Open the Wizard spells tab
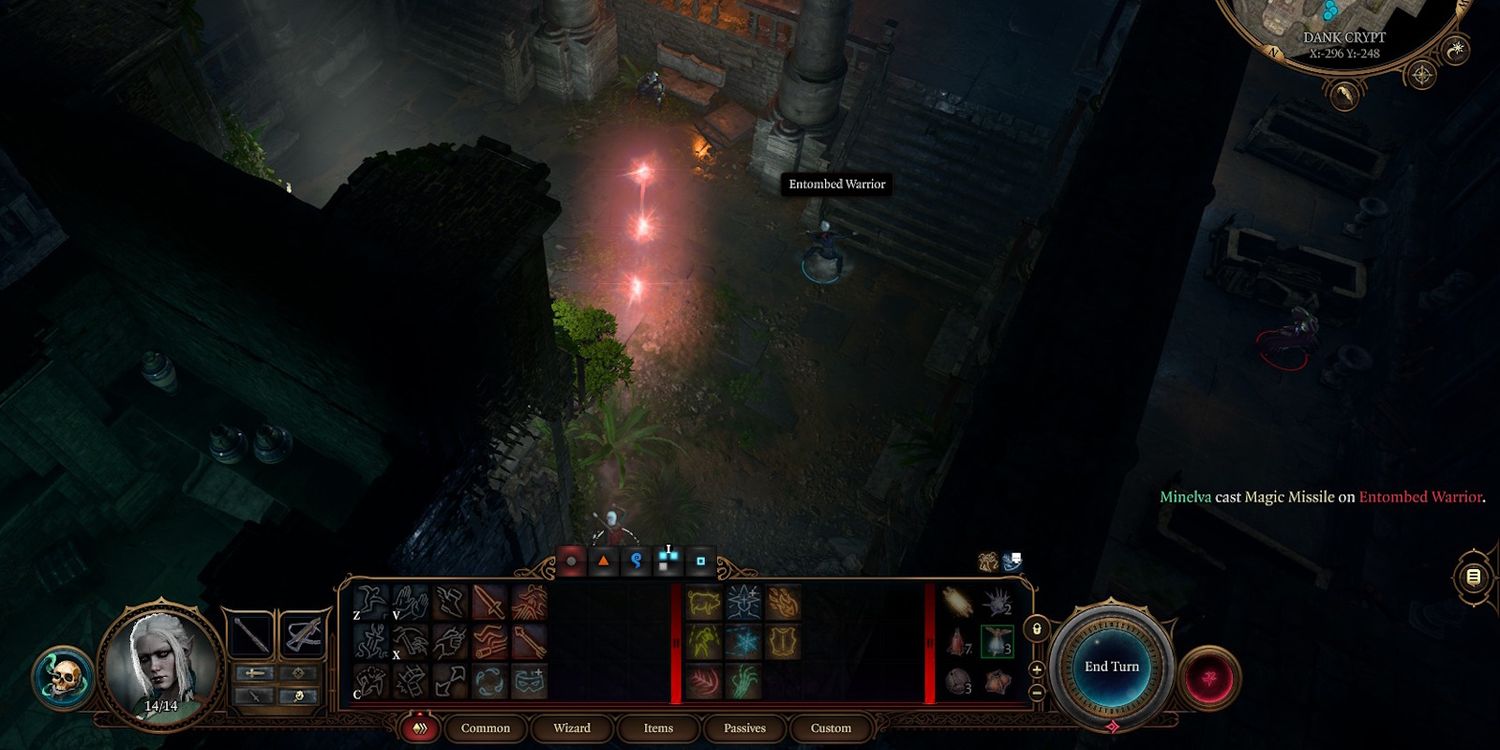1500x750 pixels. click(571, 728)
